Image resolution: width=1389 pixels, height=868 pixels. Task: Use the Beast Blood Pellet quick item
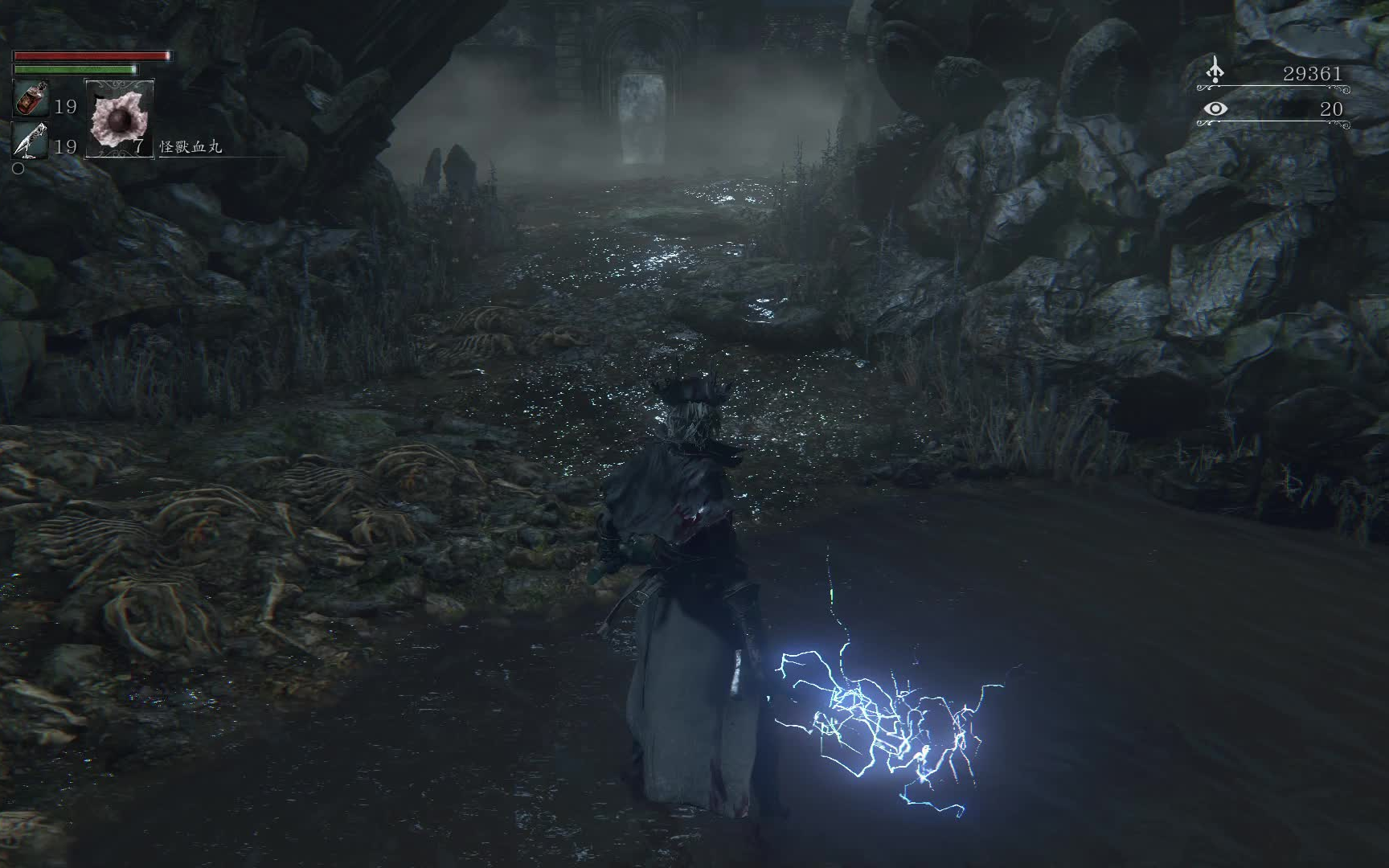tap(119, 118)
